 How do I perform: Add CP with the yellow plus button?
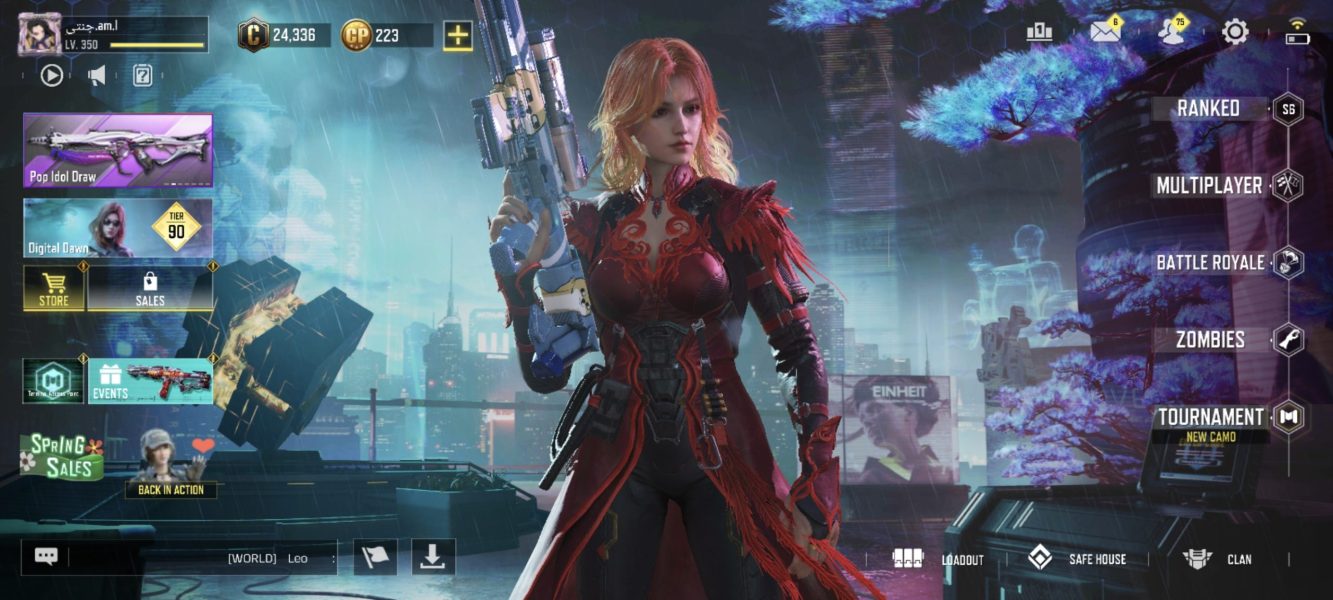tap(458, 36)
